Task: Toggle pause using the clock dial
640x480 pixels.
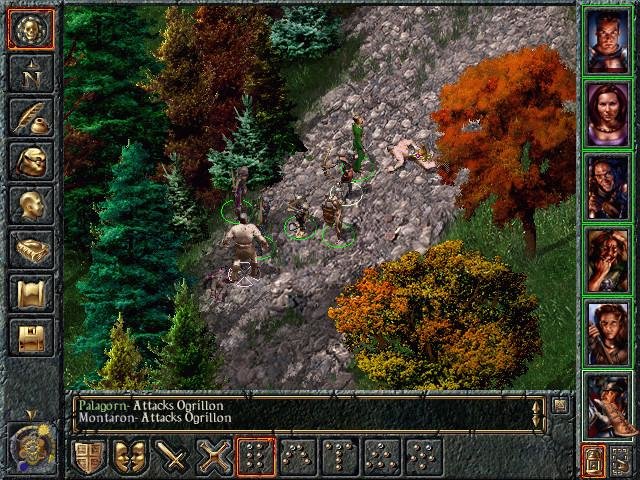Action: coord(30,443)
